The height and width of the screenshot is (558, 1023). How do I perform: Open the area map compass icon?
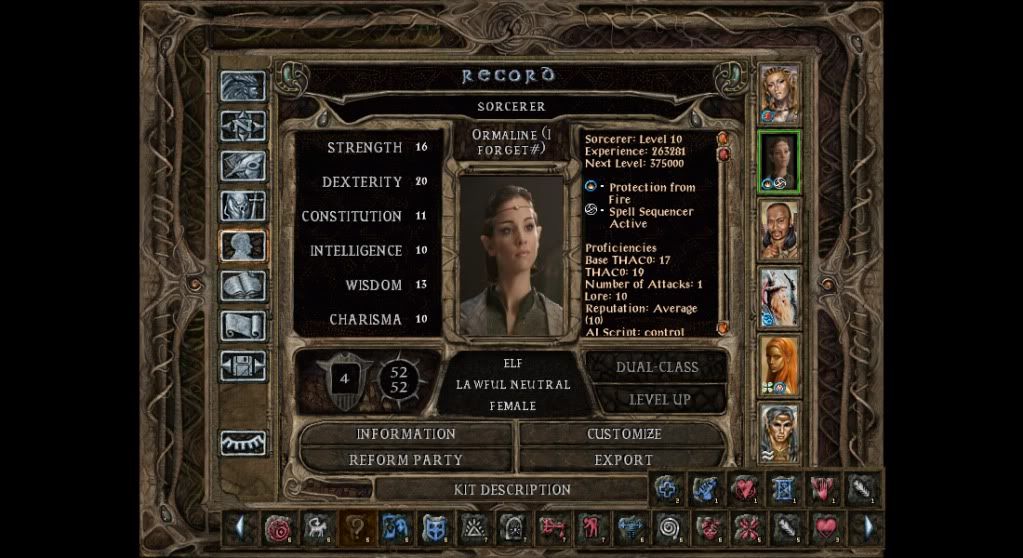pos(243,125)
